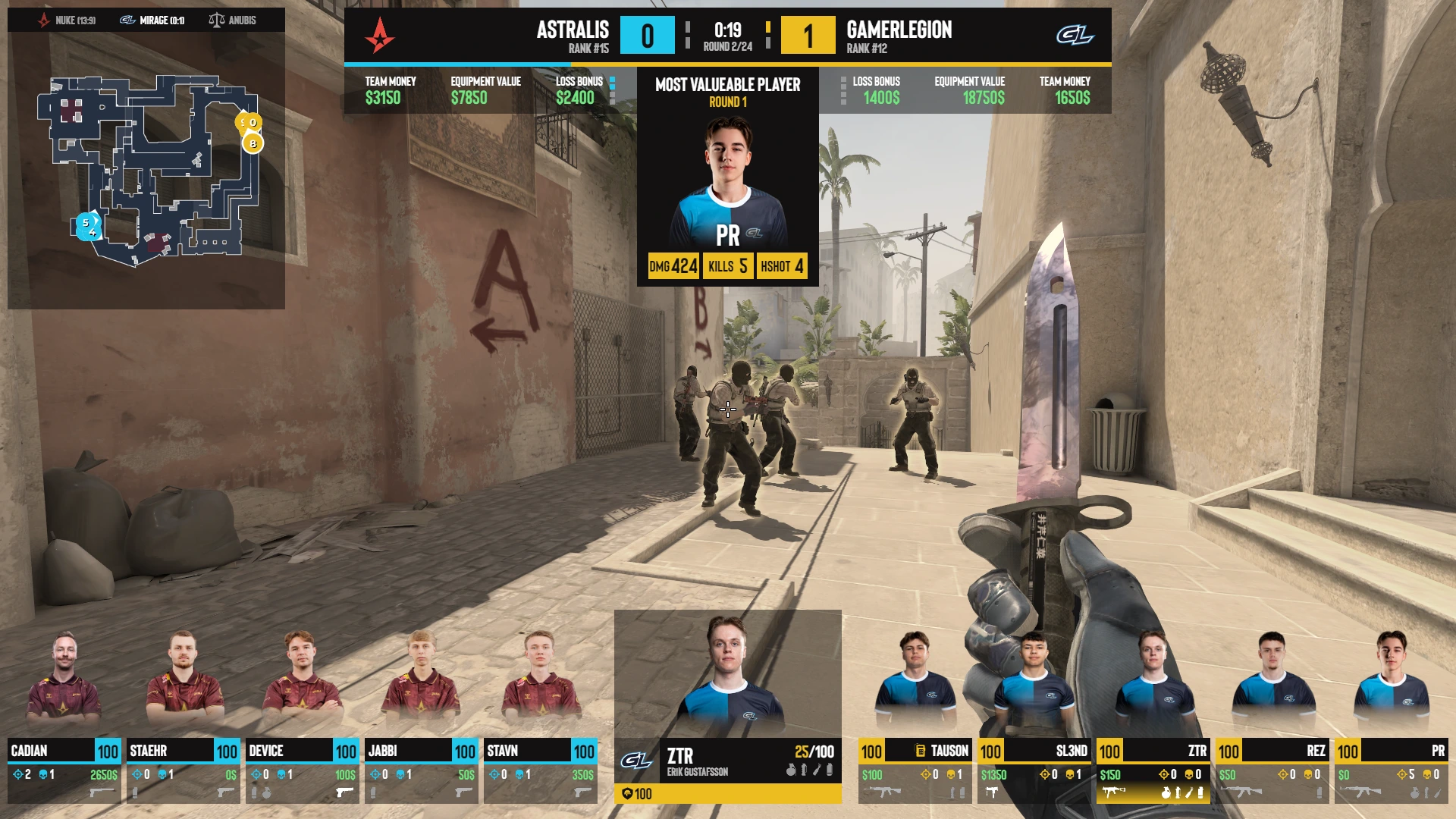Viewport: 1456px width, 819px height.
Task: Click the blue player marker 5 on minimap
Action: 85,223
